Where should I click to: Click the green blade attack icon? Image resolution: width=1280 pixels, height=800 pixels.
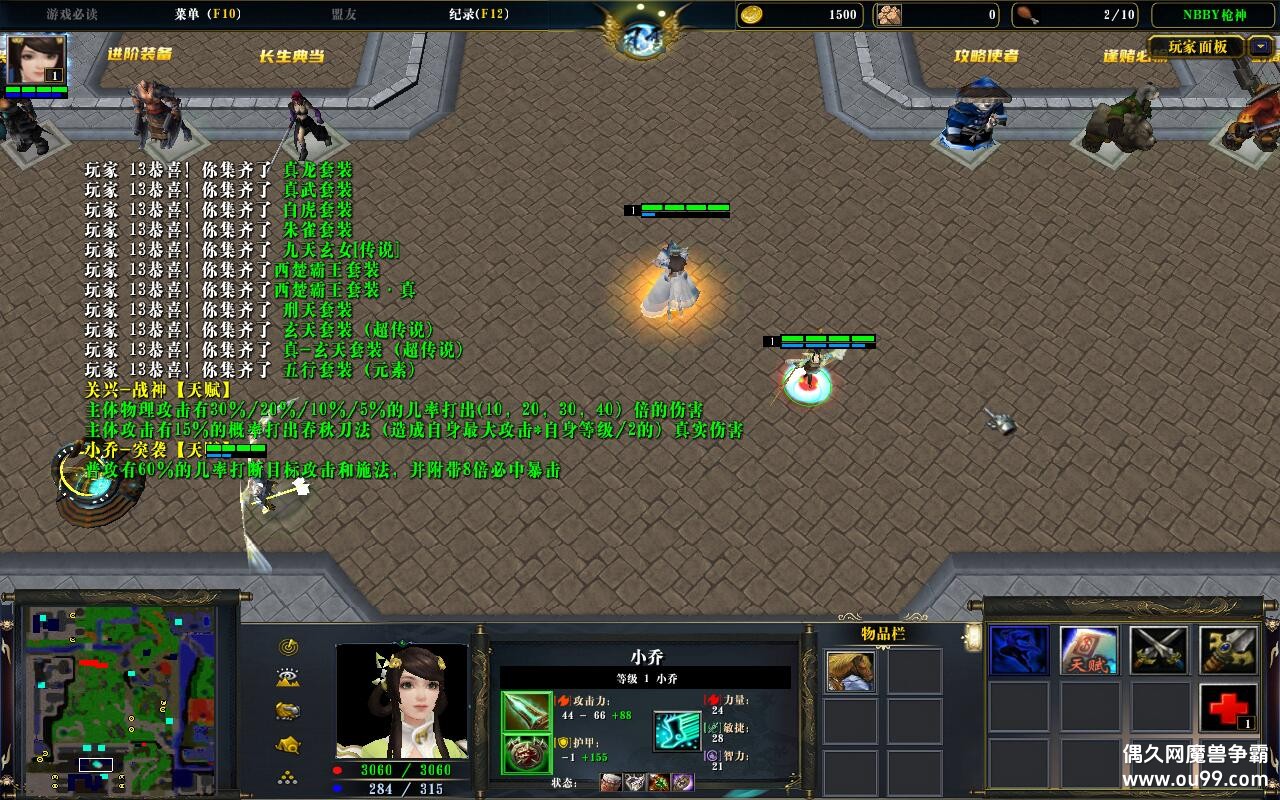click(527, 712)
